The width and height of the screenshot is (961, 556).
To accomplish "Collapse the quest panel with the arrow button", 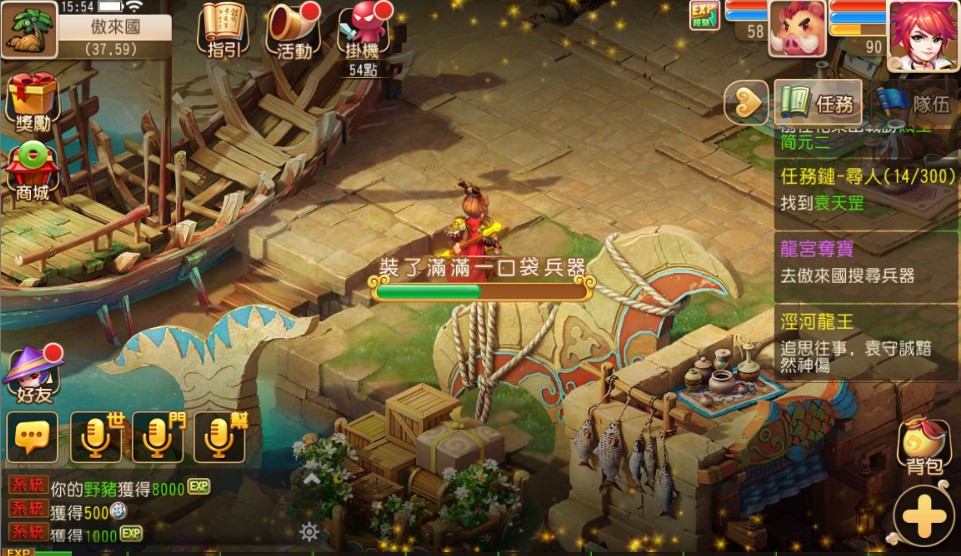I will tap(743, 100).
